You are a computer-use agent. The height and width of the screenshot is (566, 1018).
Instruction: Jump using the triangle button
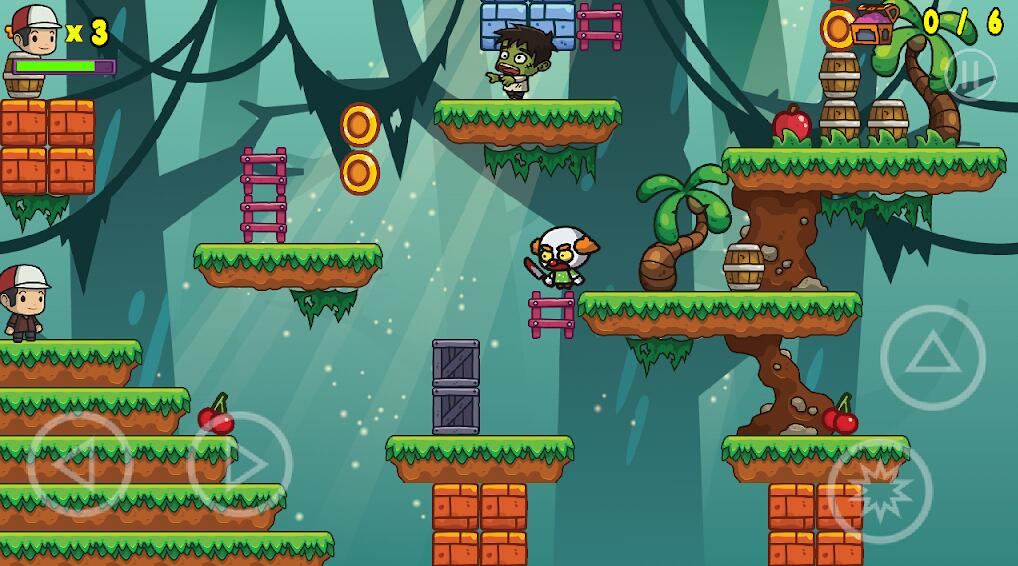[932, 357]
